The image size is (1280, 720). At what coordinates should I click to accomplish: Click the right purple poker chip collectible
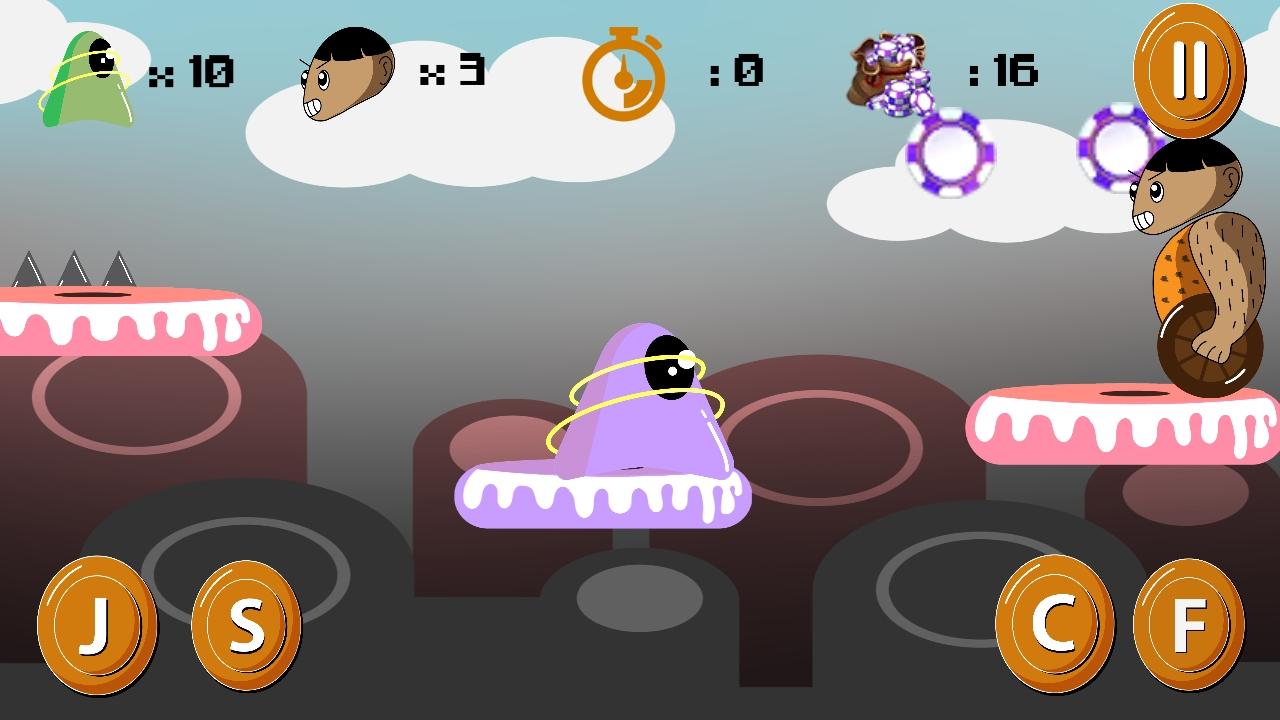(1115, 150)
